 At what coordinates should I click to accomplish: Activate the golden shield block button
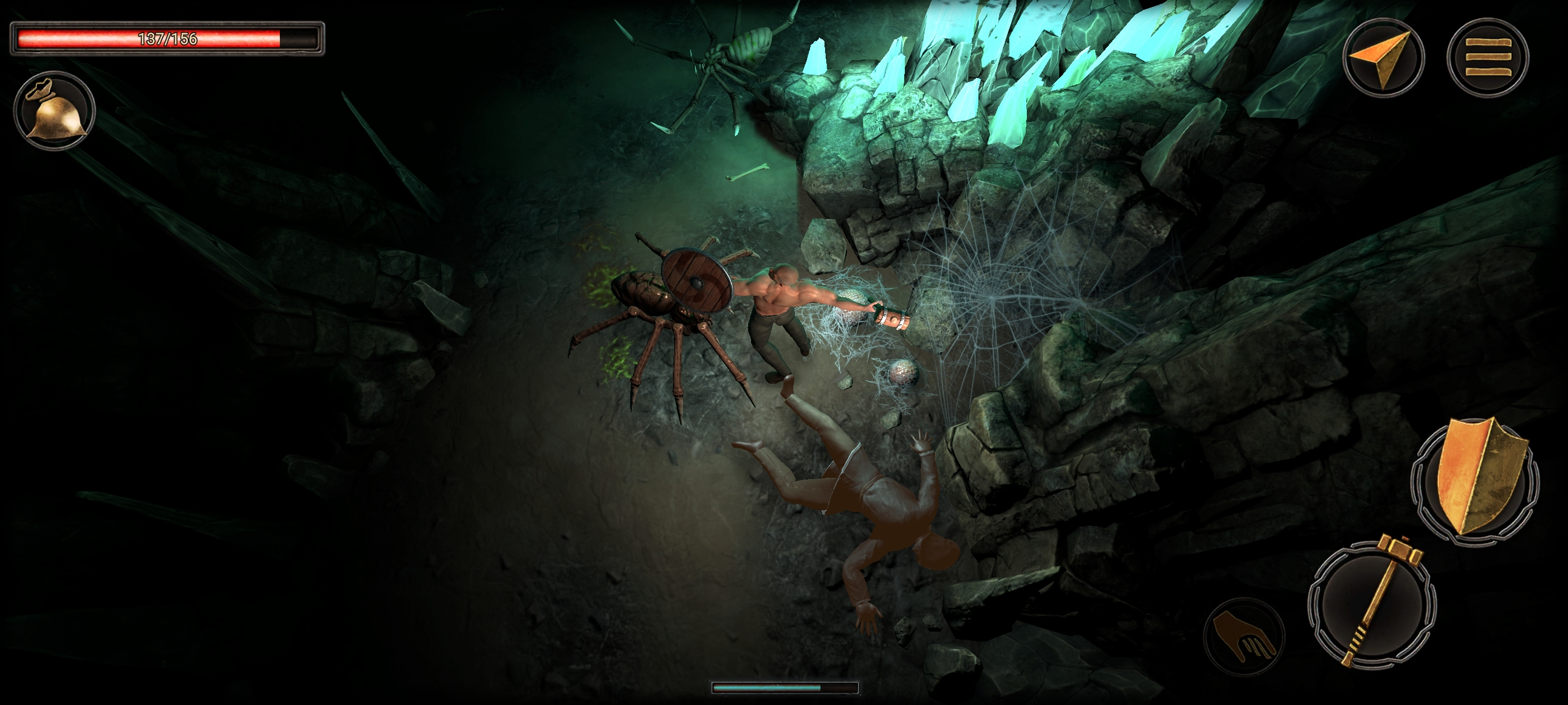pos(1475,482)
